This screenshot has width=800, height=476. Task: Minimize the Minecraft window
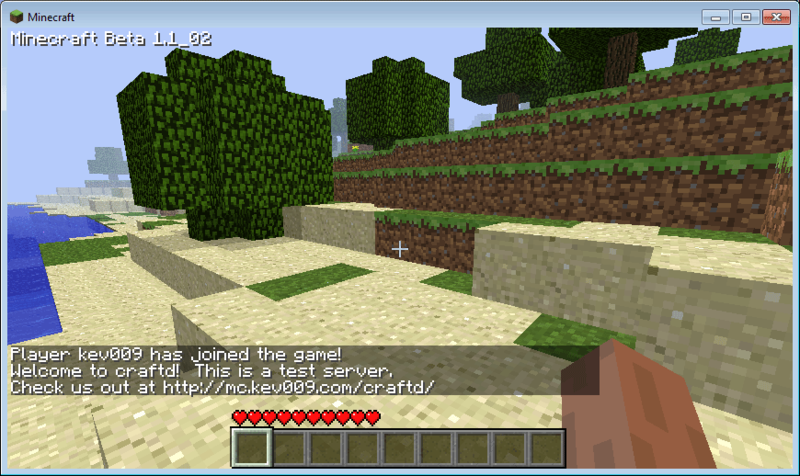point(716,17)
